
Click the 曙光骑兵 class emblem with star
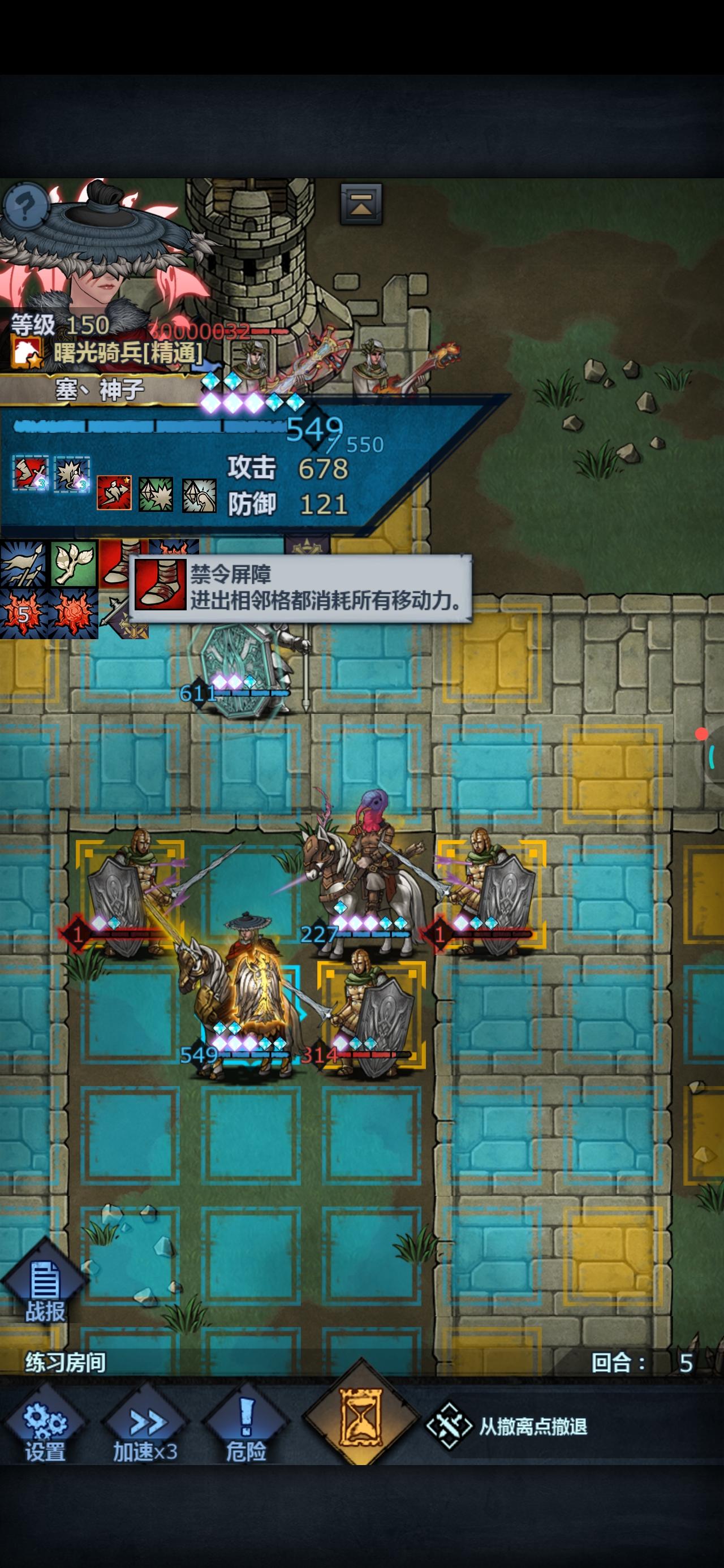pos(25,352)
